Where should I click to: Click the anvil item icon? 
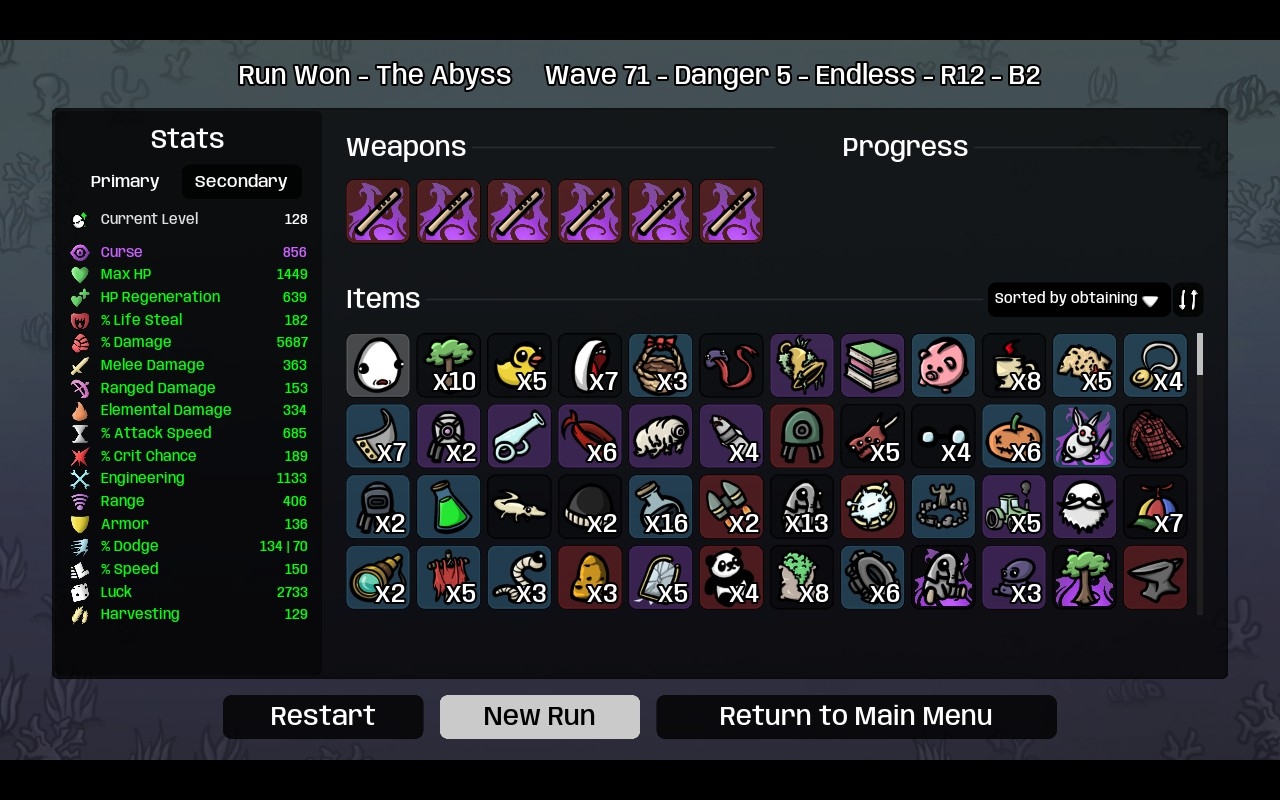tap(1155, 578)
